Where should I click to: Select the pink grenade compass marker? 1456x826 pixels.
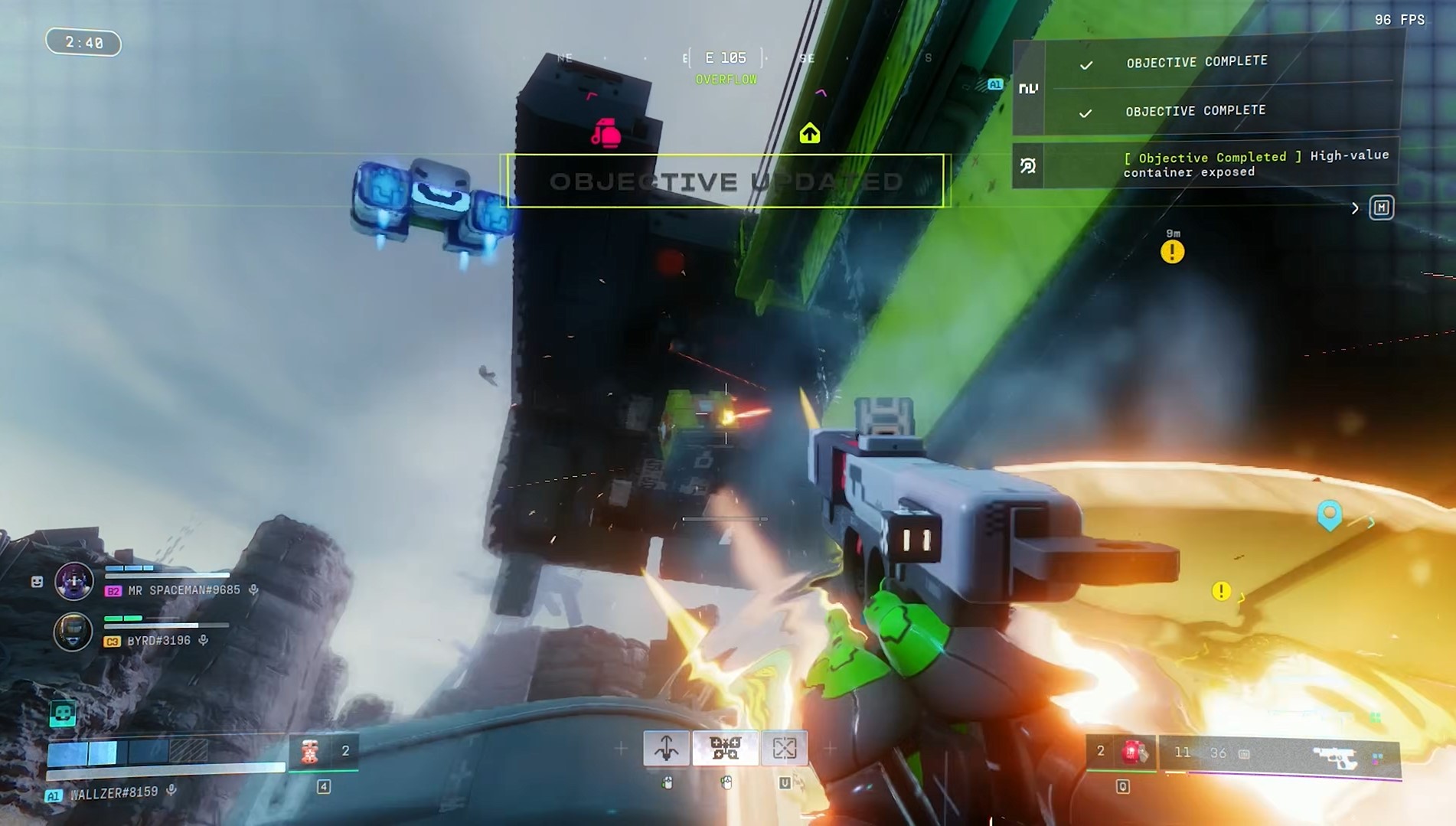(x=606, y=134)
